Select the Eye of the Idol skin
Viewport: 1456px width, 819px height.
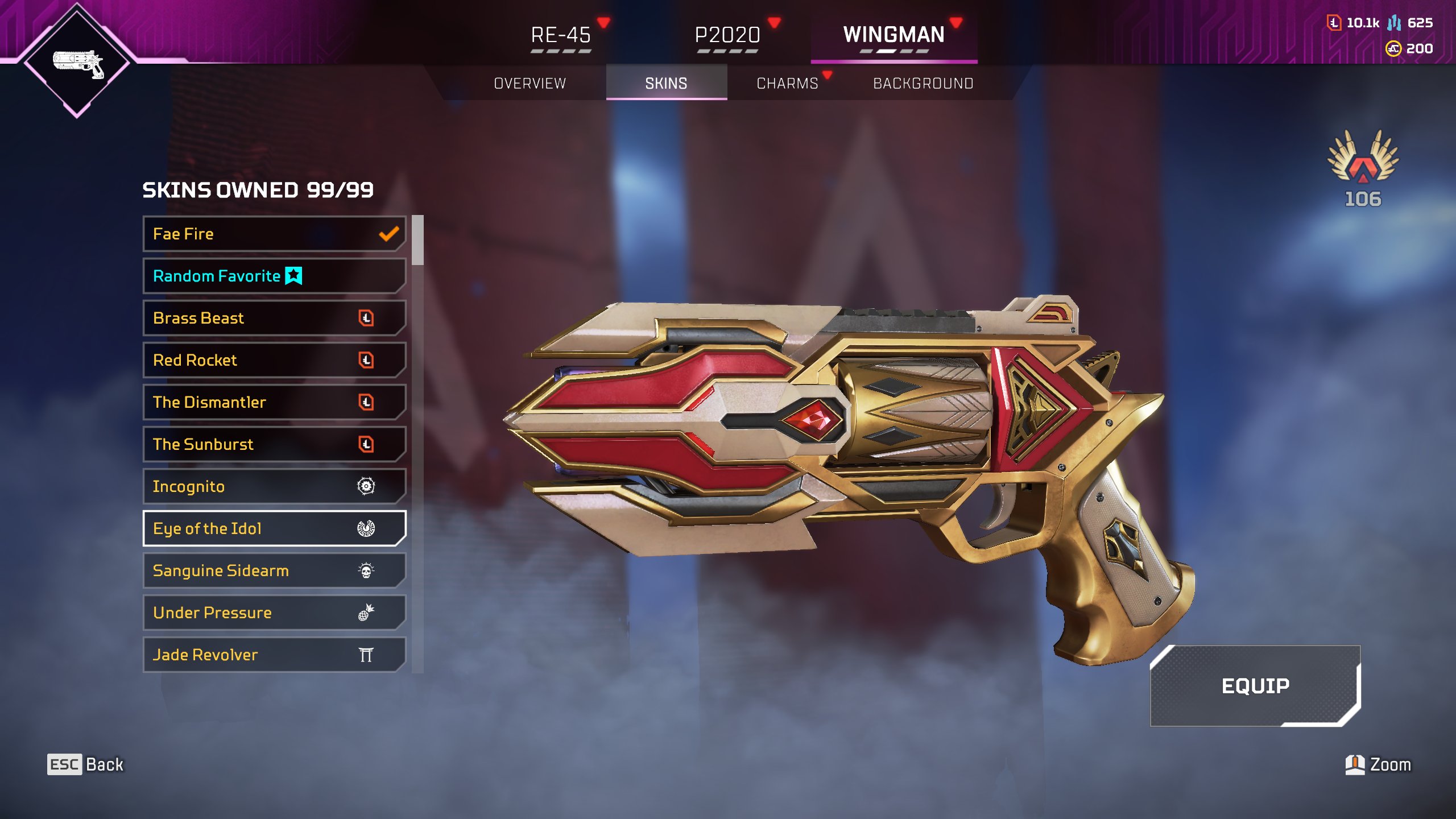pyautogui.click(x=274, y=528)
